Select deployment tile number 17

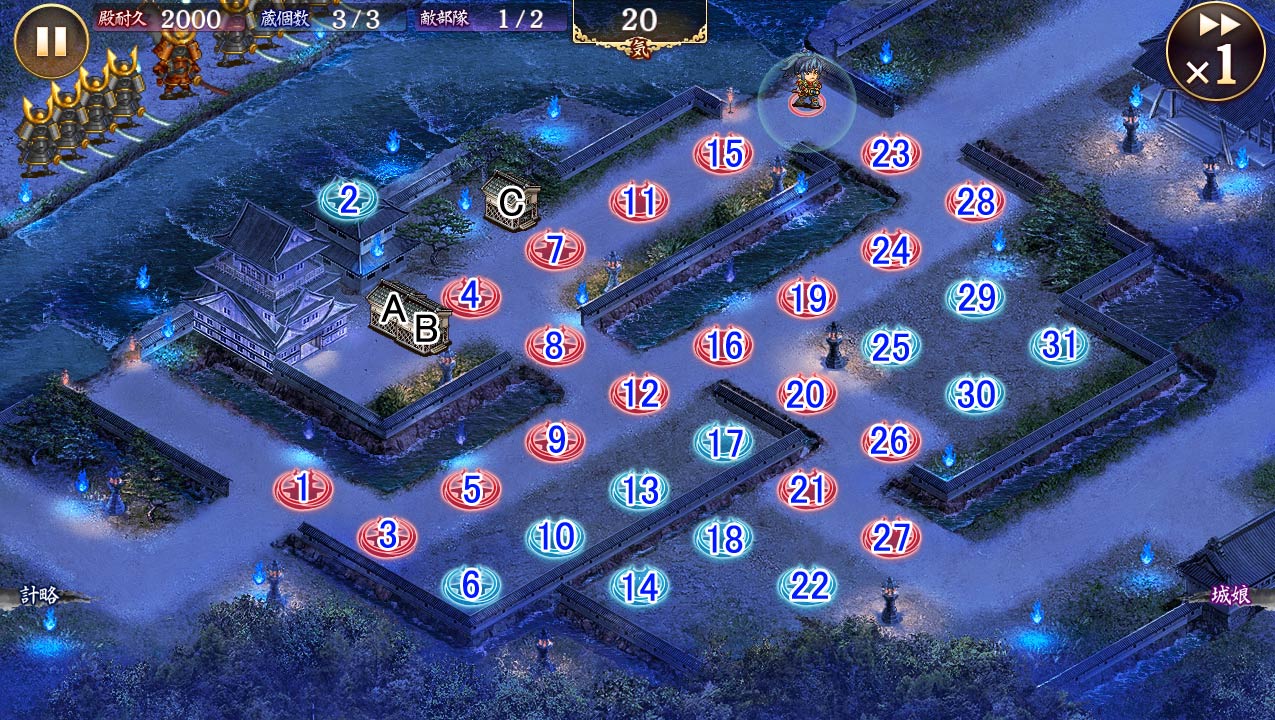[x=723, y=442]
